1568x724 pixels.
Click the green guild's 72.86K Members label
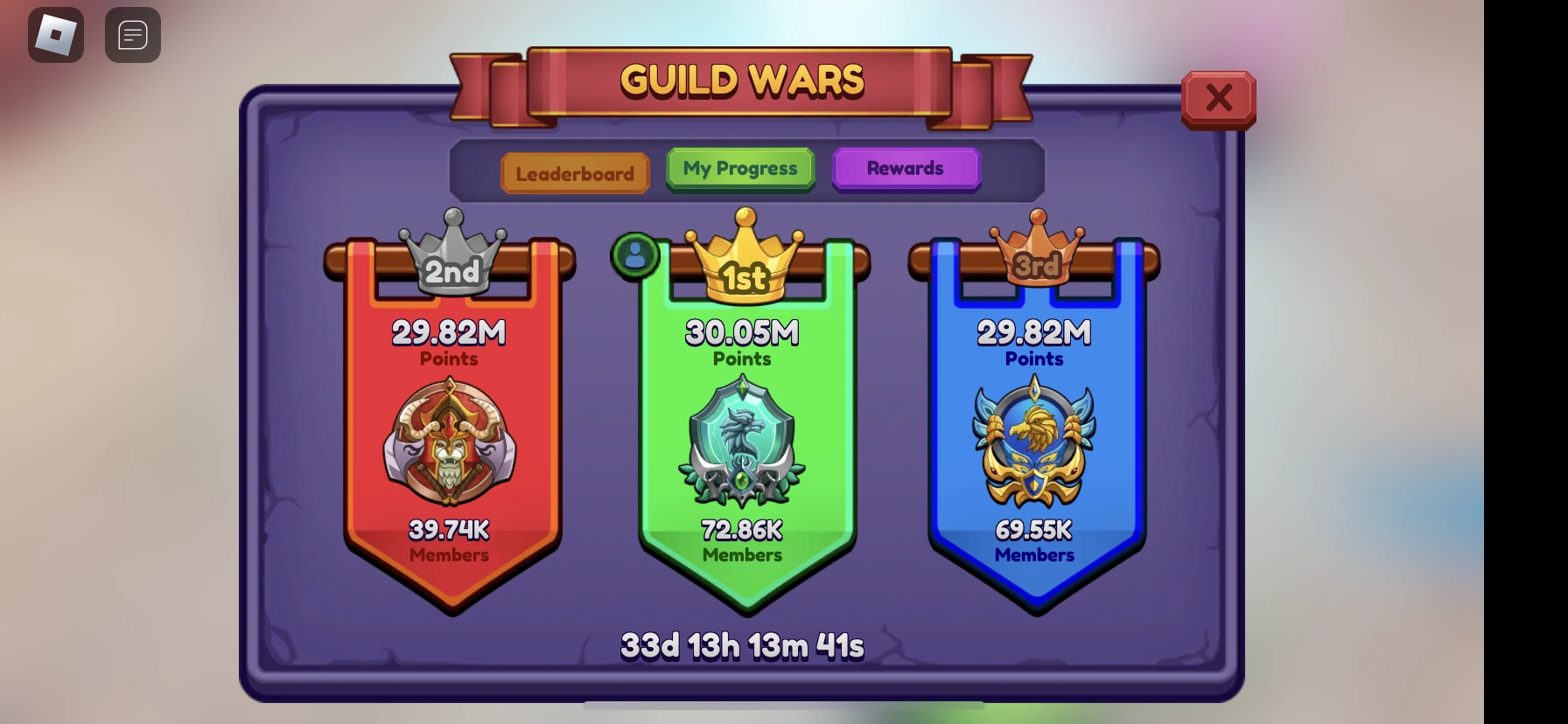(743, 540)
